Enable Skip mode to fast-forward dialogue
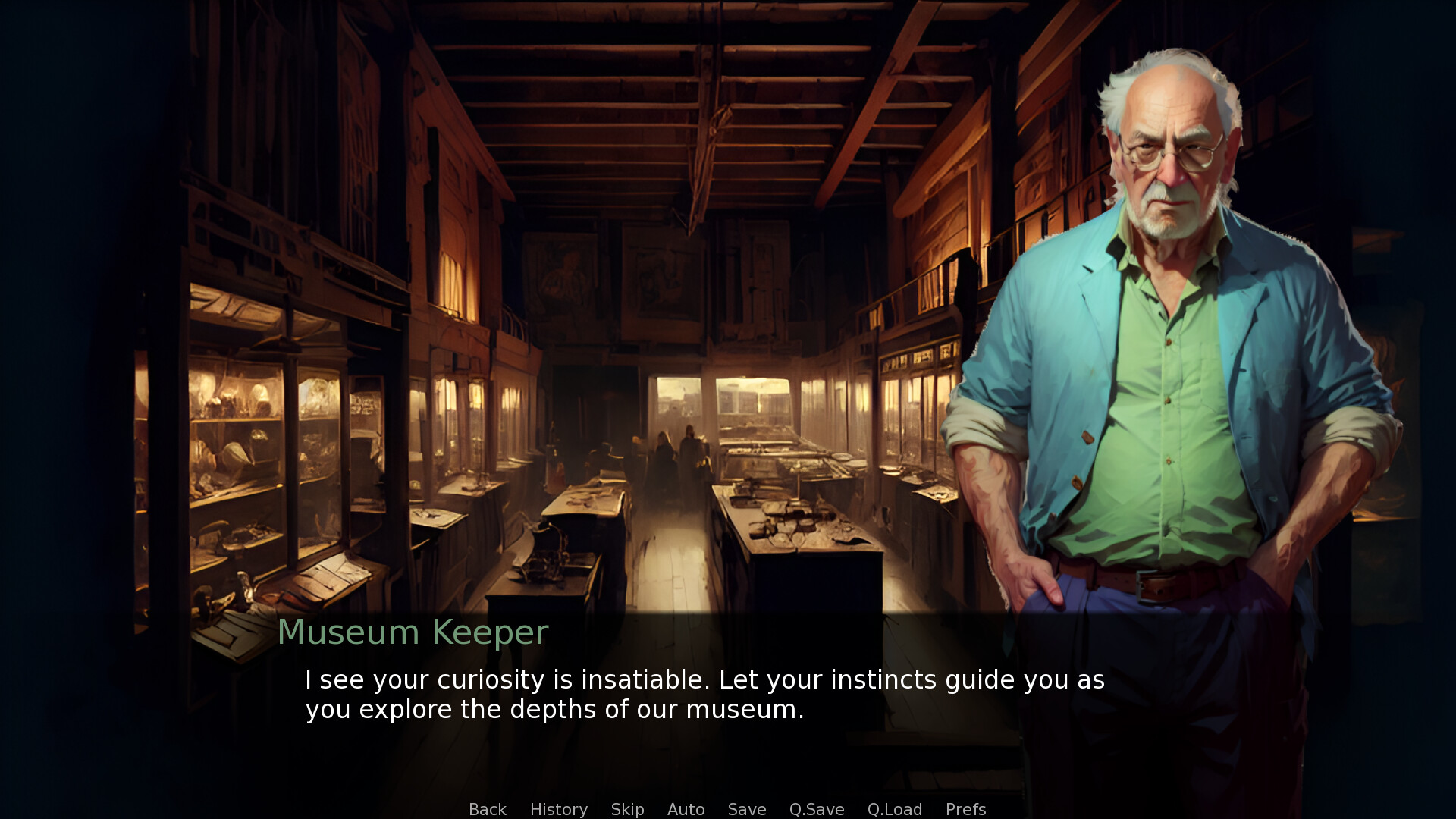Viewport: 1456px width, 819px height. (627, 809)
